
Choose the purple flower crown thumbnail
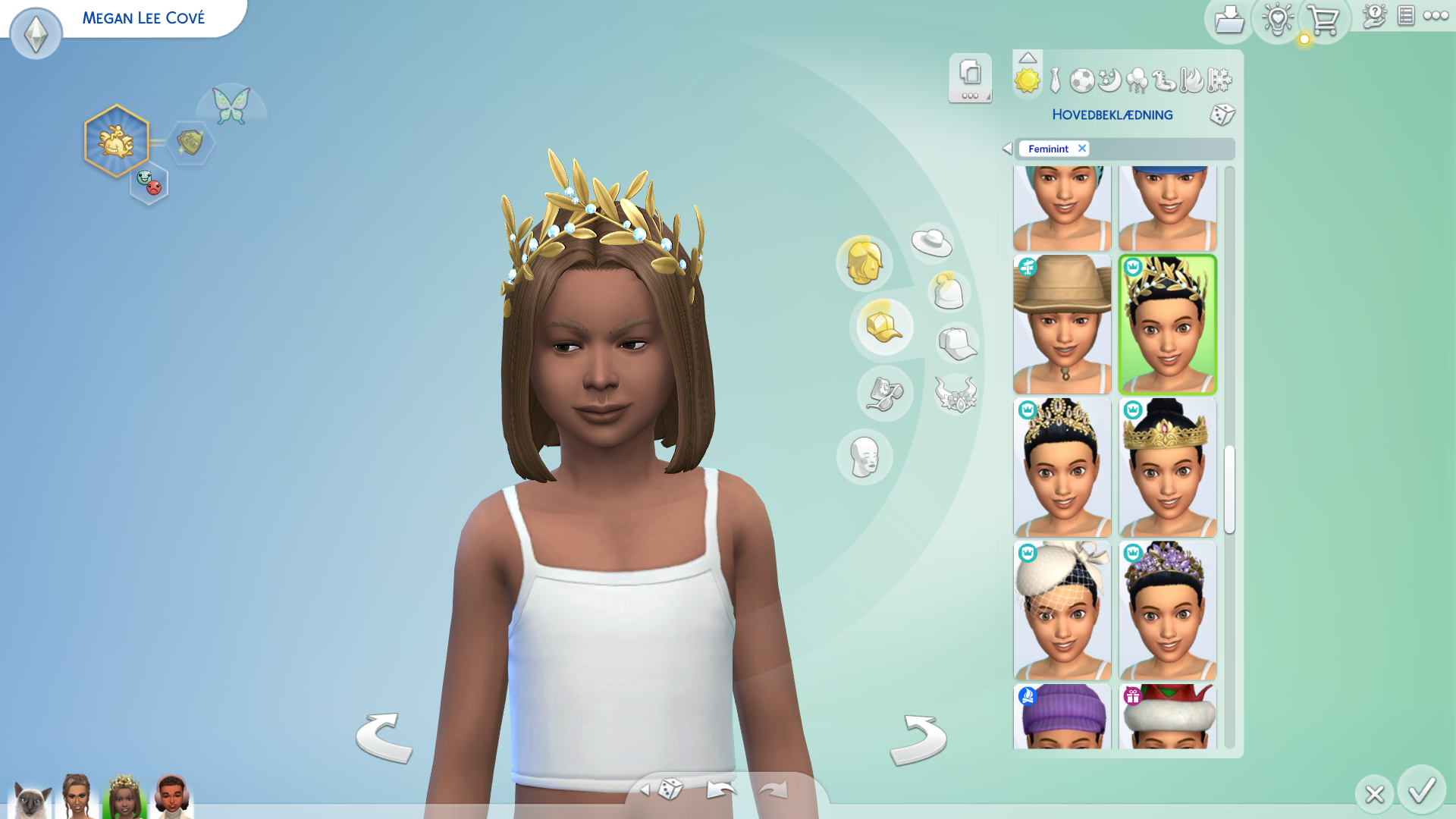coord(1167,610)
